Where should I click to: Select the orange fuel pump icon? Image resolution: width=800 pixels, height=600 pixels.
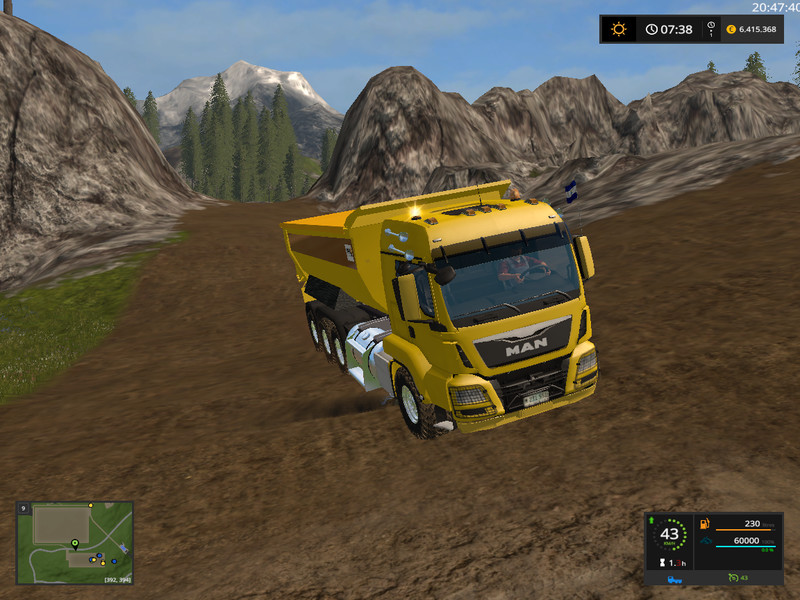pos(704,523)
